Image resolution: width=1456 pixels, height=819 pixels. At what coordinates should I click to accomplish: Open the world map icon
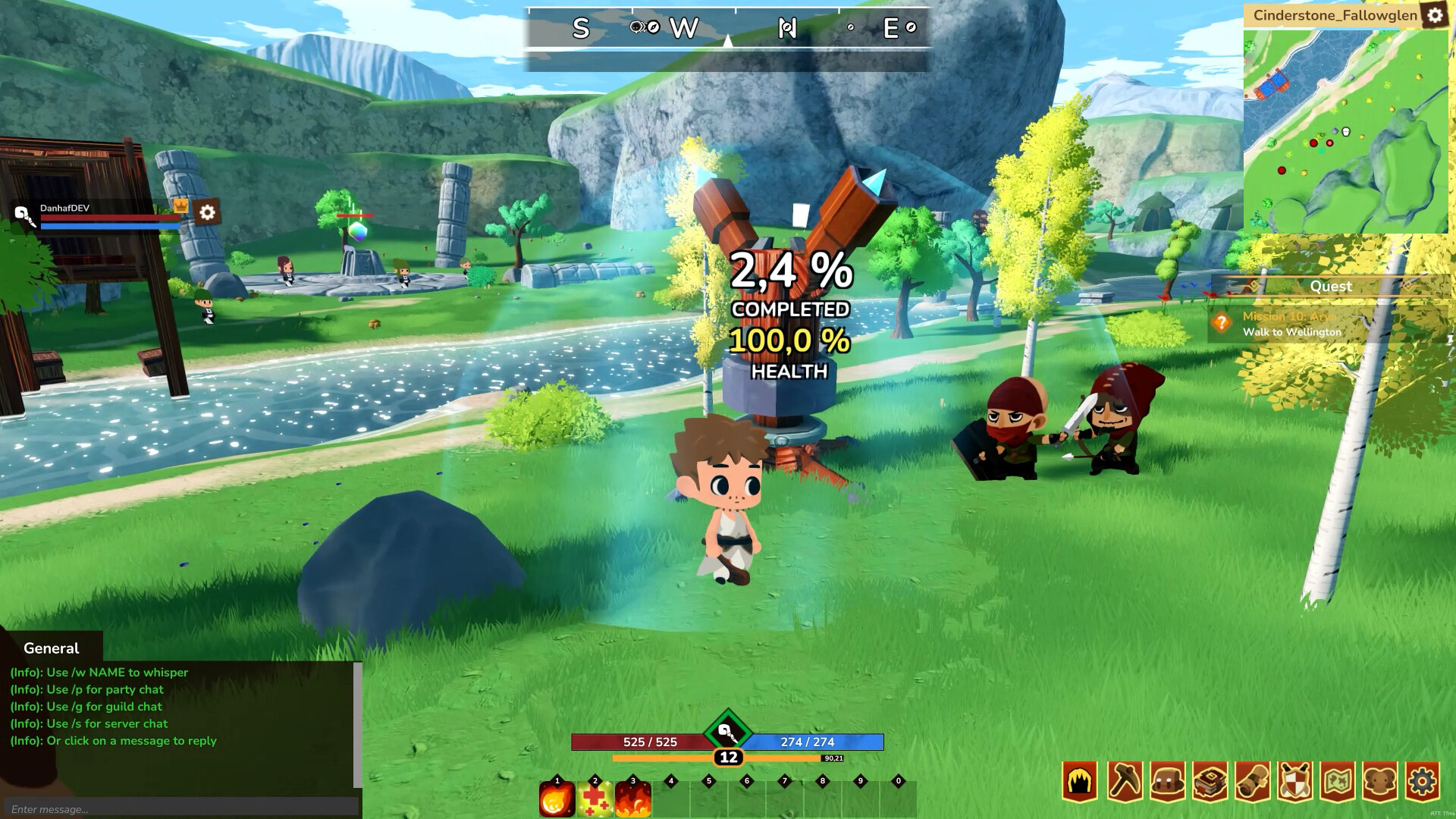(1338, 780)
